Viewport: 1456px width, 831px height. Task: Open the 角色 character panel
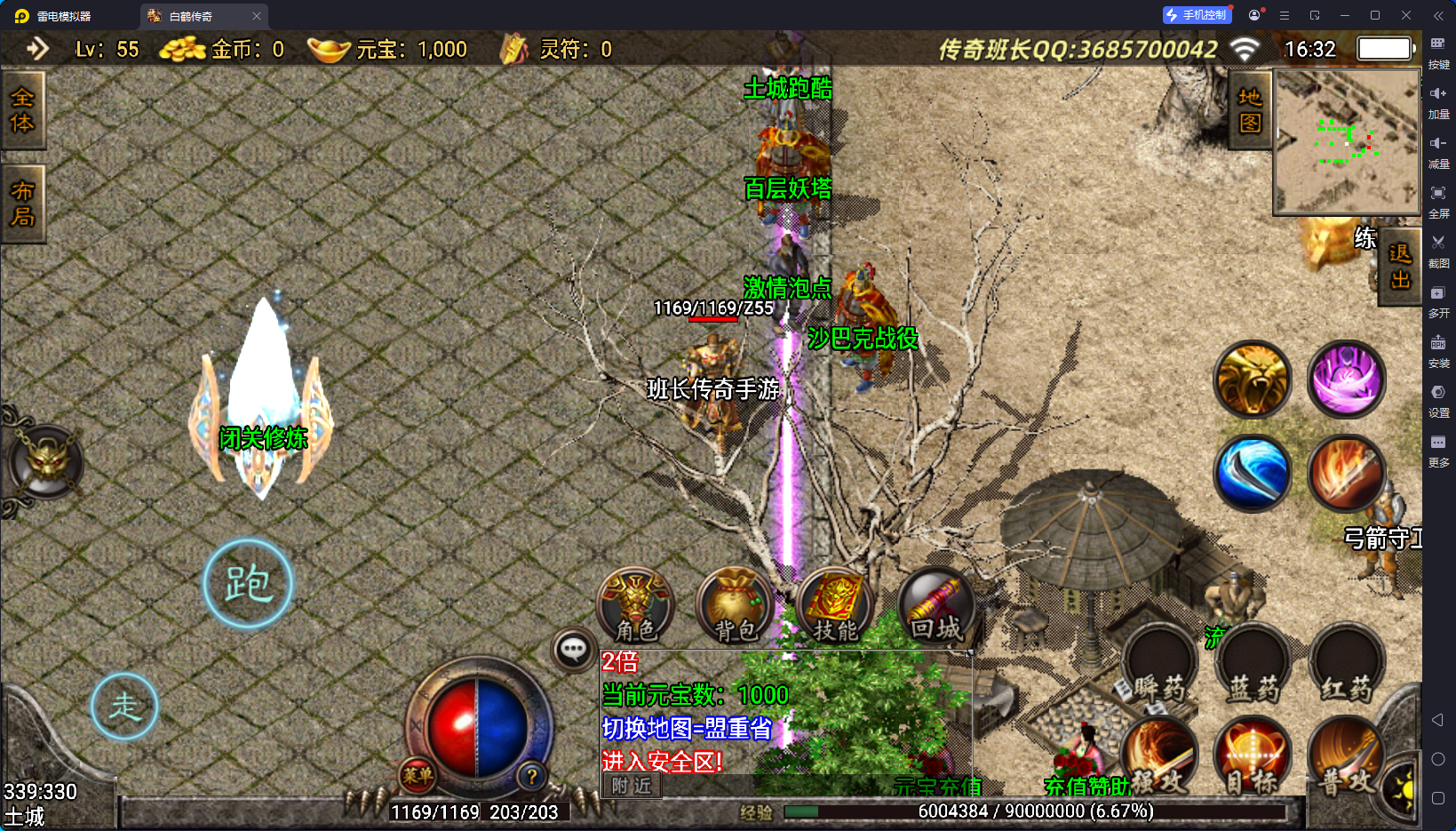(636, 606)
